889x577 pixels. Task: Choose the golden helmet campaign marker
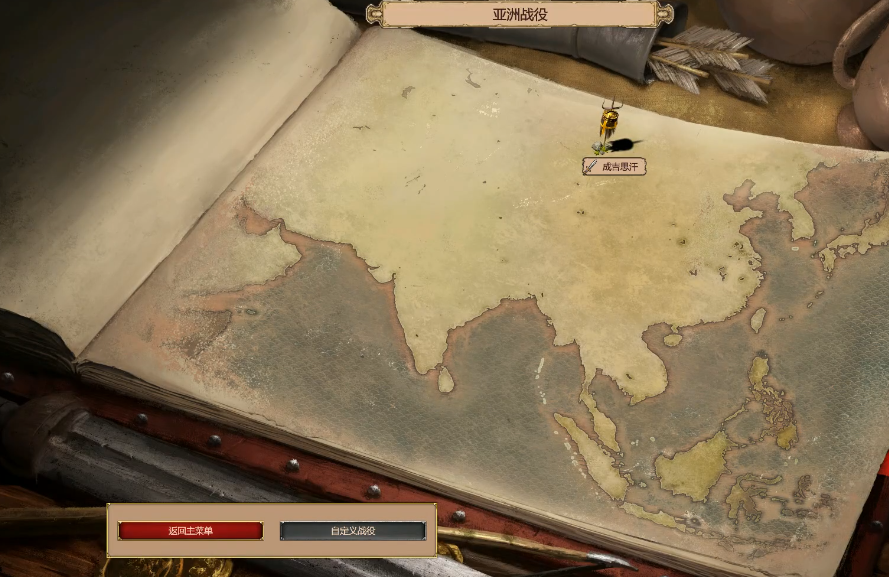pyautogui.click(x=607, y=127)
